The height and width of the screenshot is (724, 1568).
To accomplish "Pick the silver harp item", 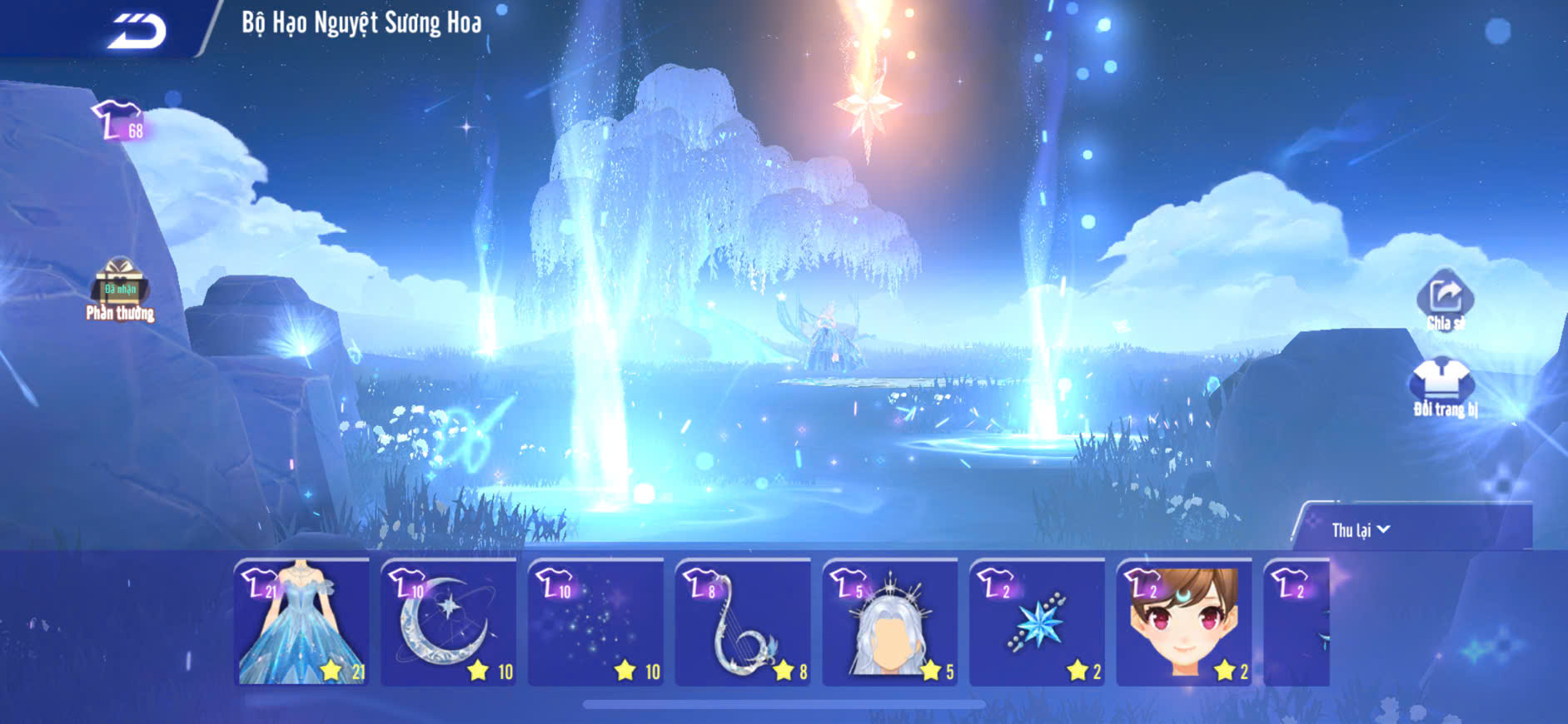I will [x=743, y=622].
